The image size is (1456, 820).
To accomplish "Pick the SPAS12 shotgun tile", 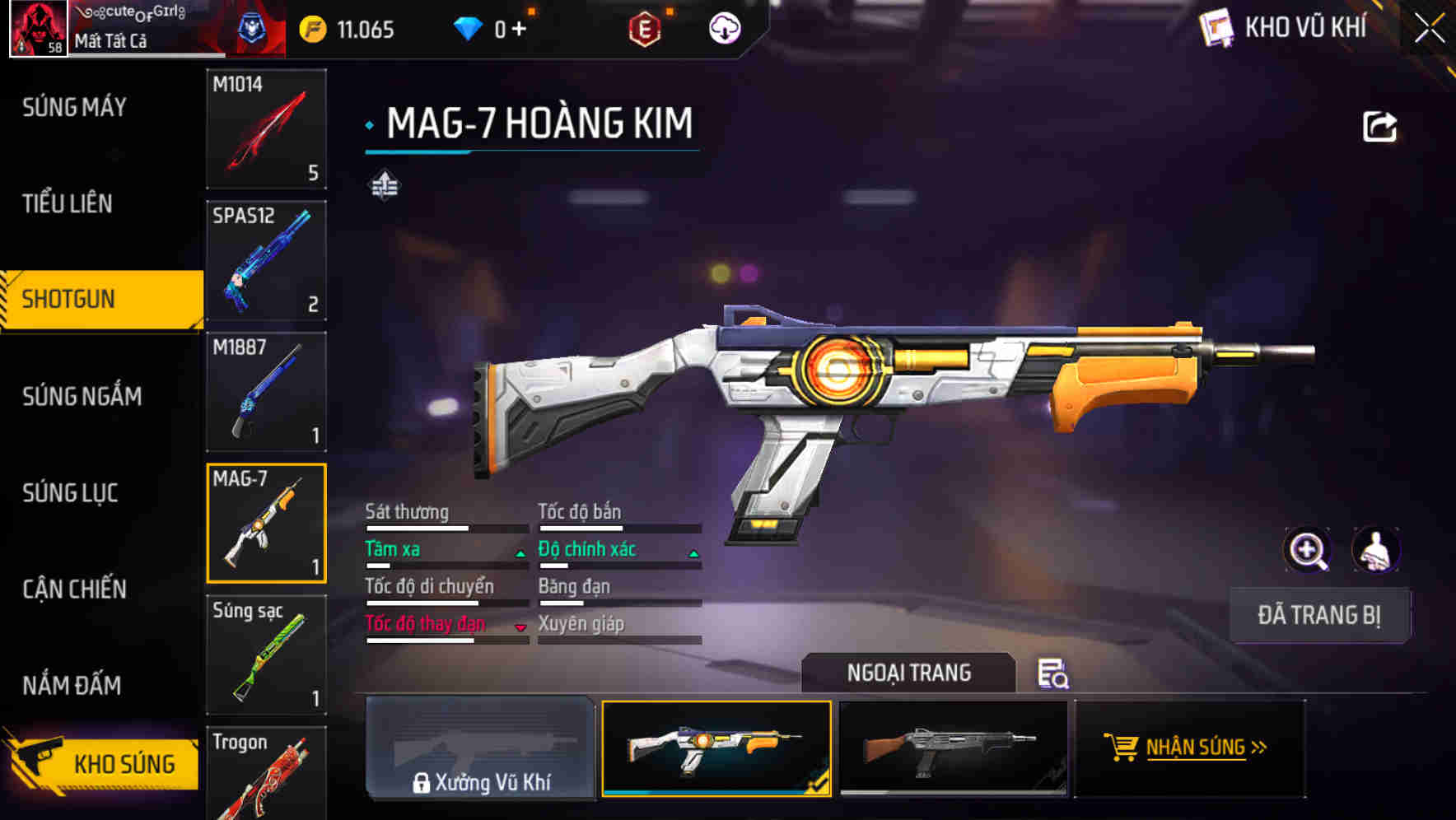I will pyautogui.click(x=266, y=260).
